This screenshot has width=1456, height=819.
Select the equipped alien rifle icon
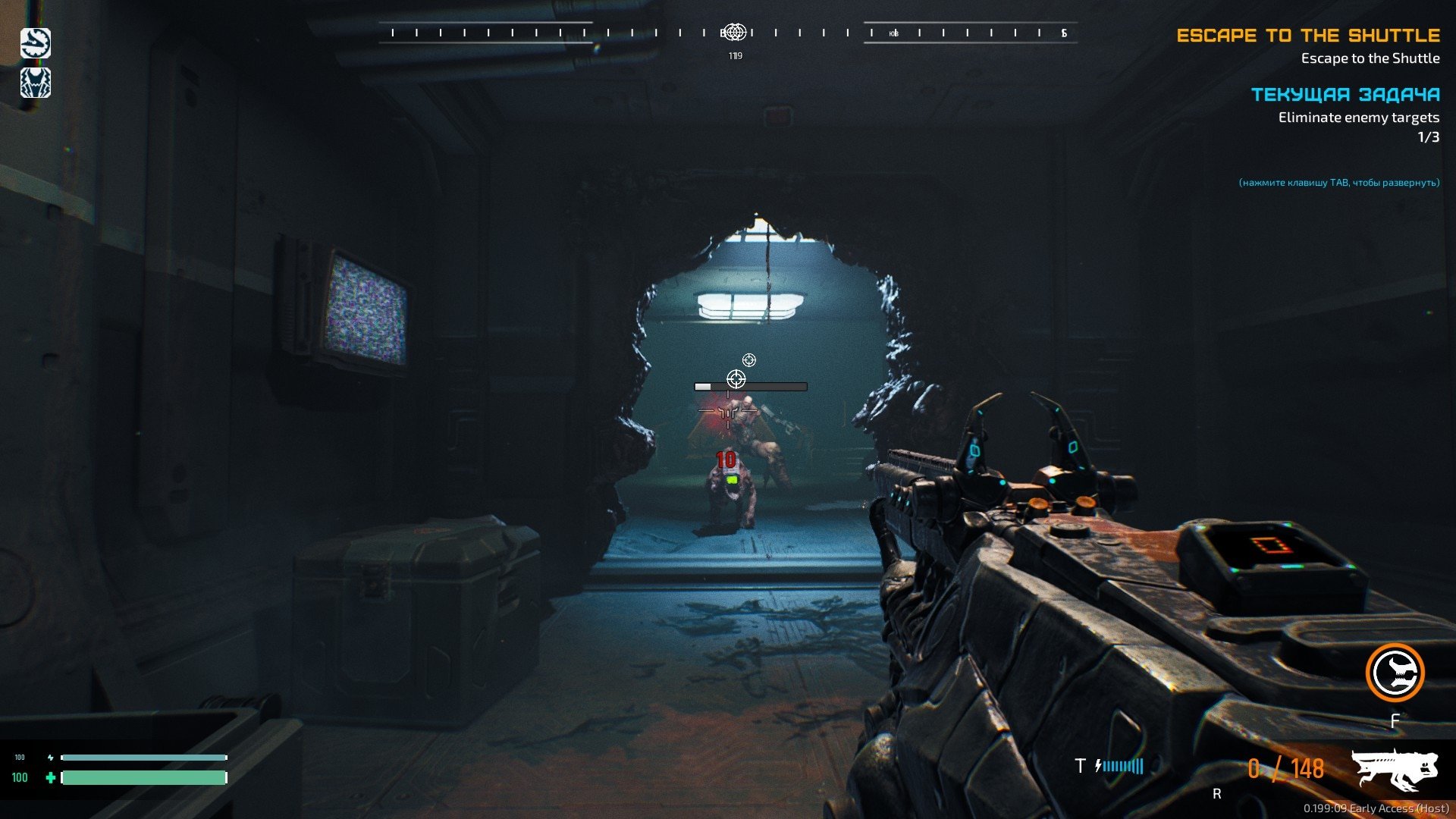[x=1395, y=769]
